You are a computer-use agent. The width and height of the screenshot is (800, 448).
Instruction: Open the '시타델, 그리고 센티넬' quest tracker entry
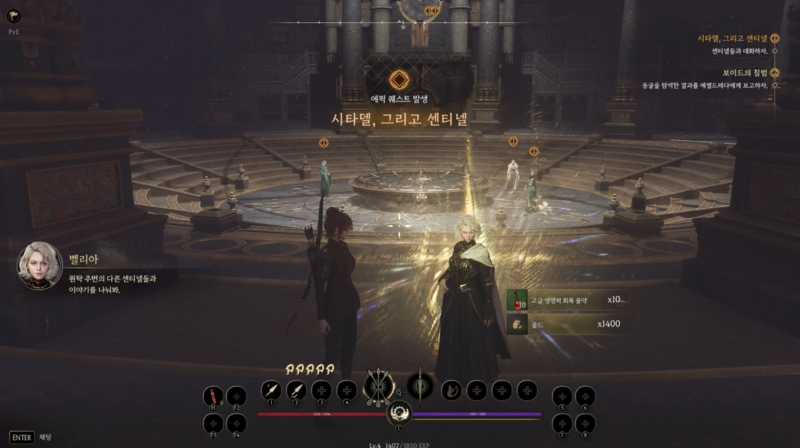(731, 38)
